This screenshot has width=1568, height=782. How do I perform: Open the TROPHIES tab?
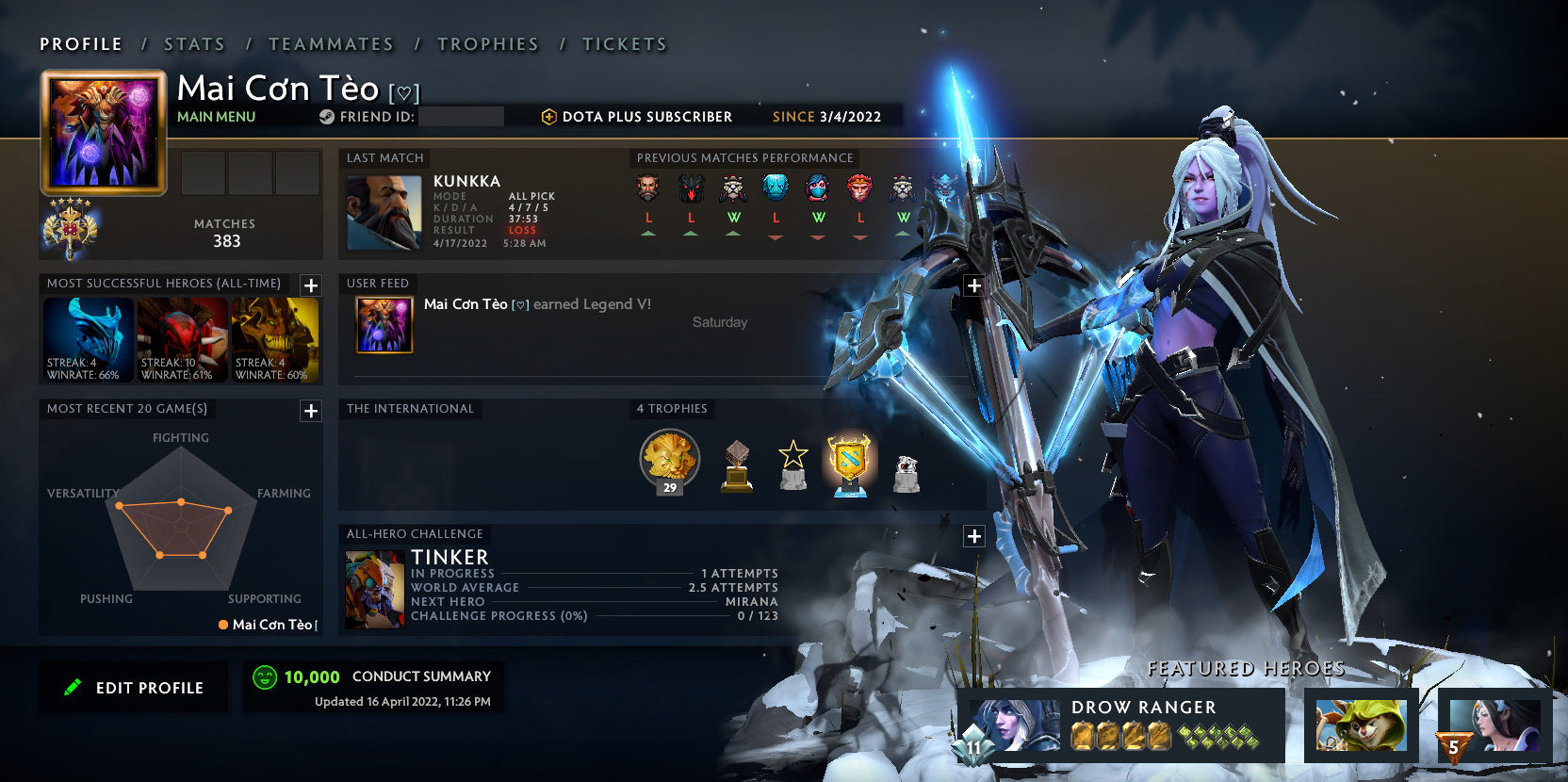pyautogui.click(x=487, y=43)
